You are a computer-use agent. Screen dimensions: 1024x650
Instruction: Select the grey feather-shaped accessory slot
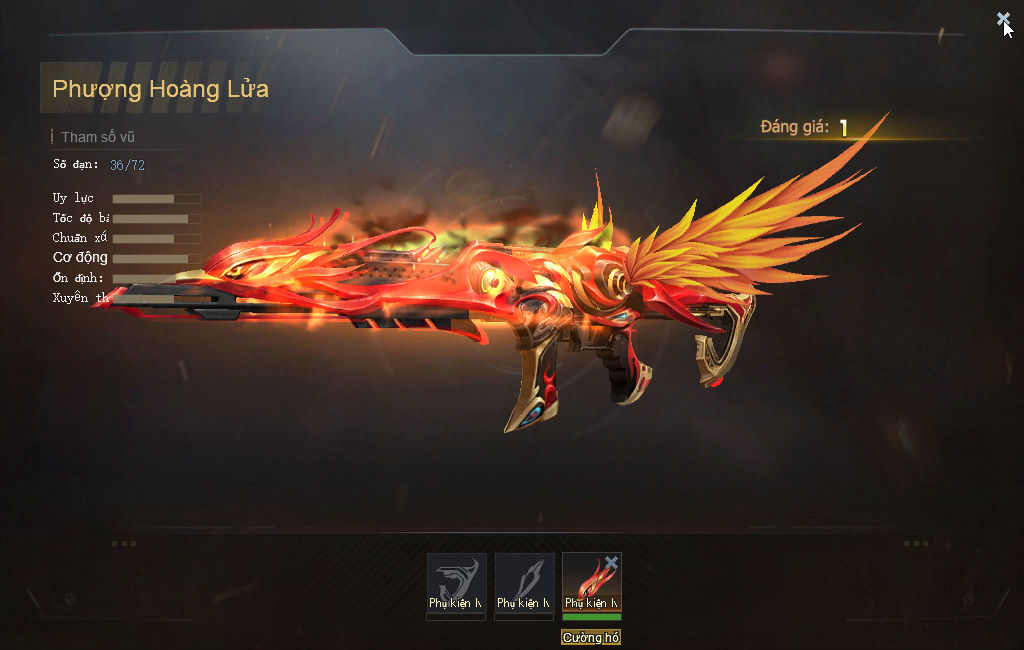pos(525,582)
